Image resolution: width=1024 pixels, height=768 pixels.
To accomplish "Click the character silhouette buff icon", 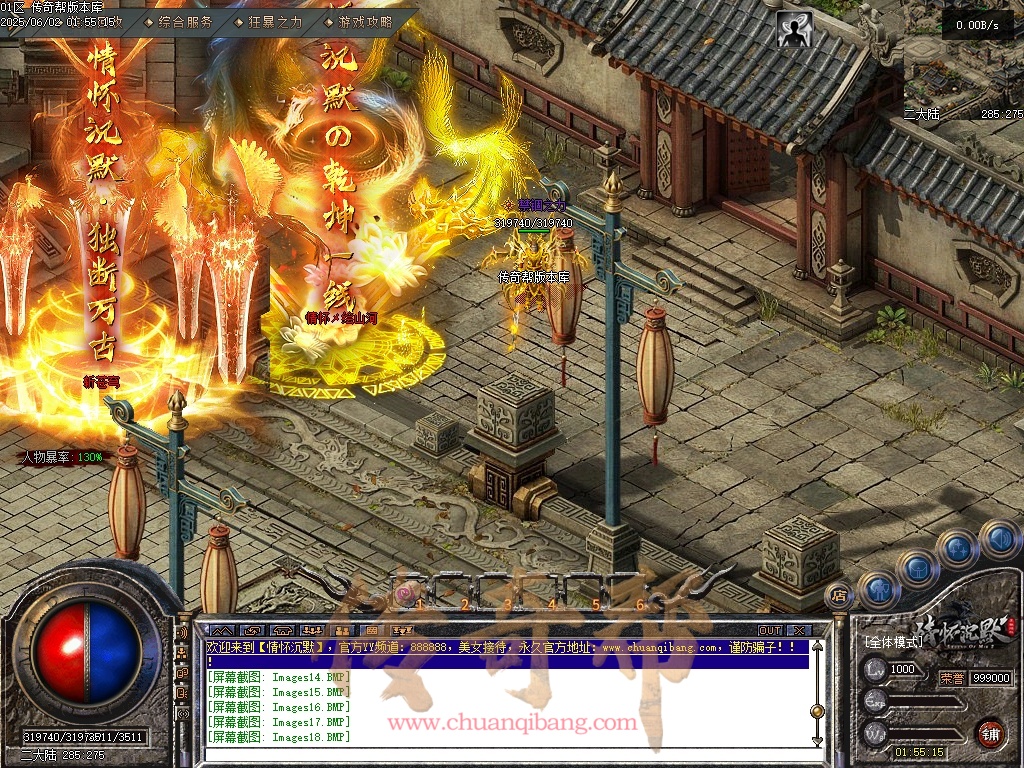I will (x=795, y=31).
